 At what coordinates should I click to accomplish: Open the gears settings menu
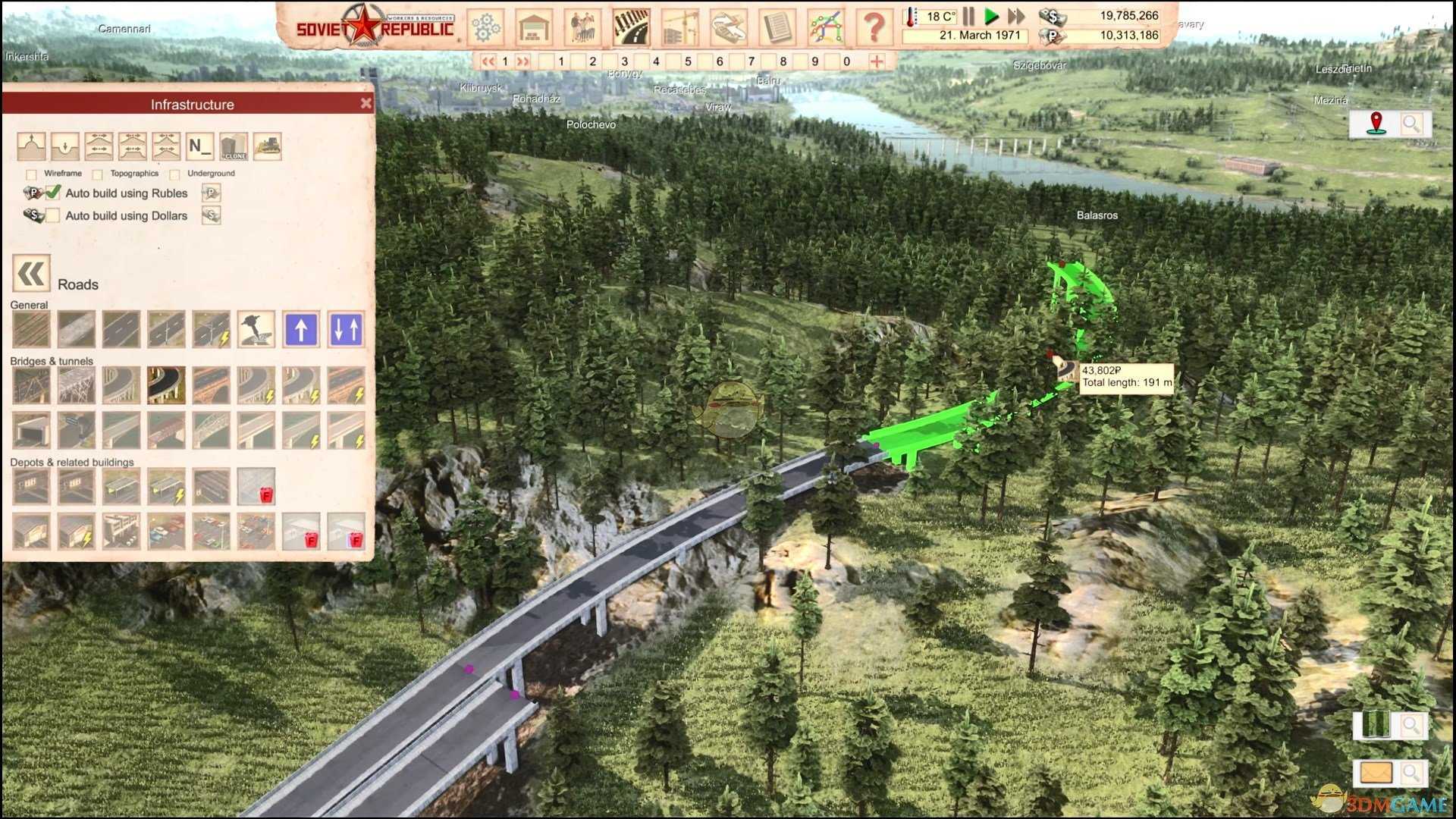point(486,27)
